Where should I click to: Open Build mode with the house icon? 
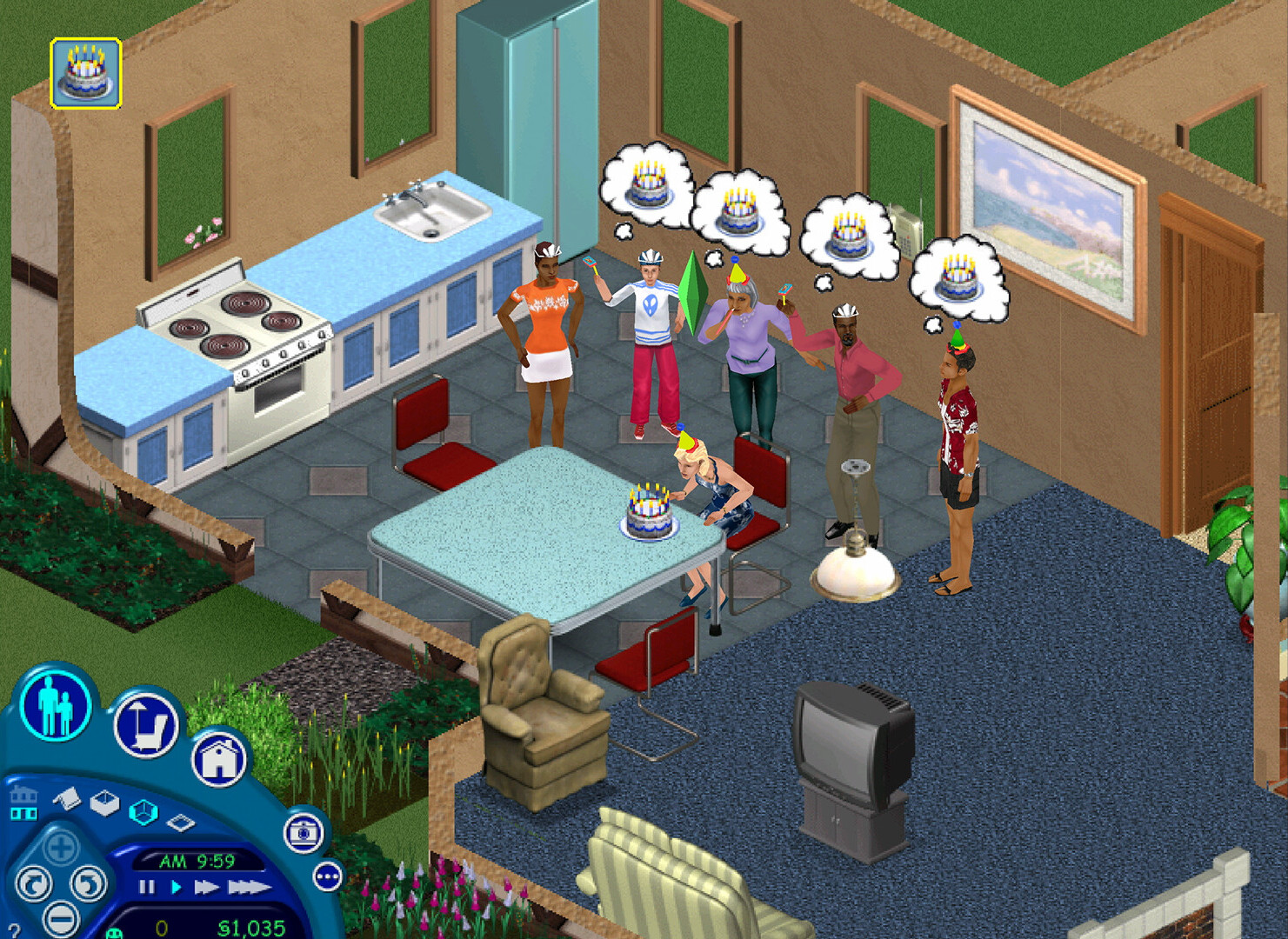coord(218,759)
